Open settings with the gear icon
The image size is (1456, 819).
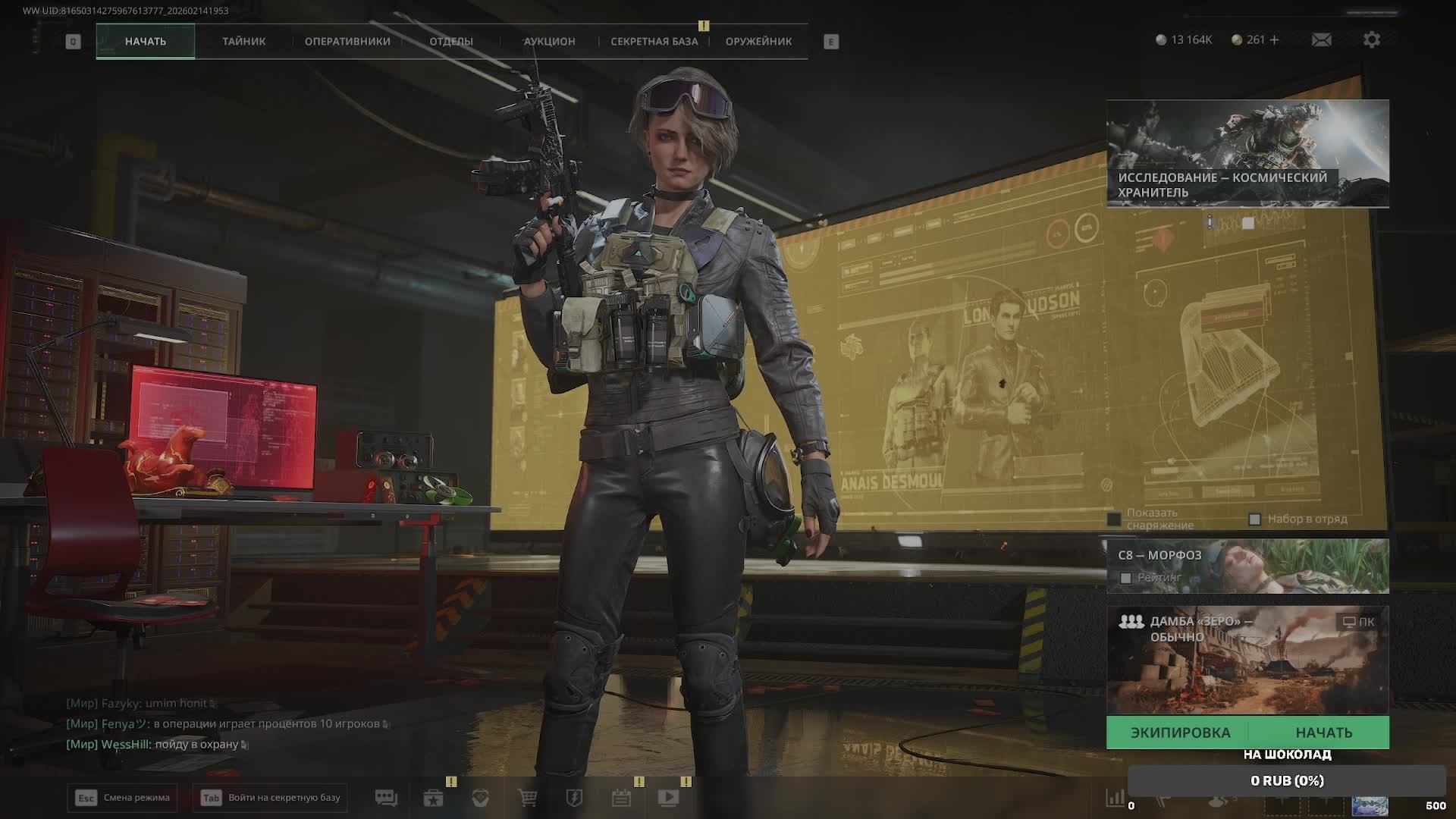coord(1371,39)
